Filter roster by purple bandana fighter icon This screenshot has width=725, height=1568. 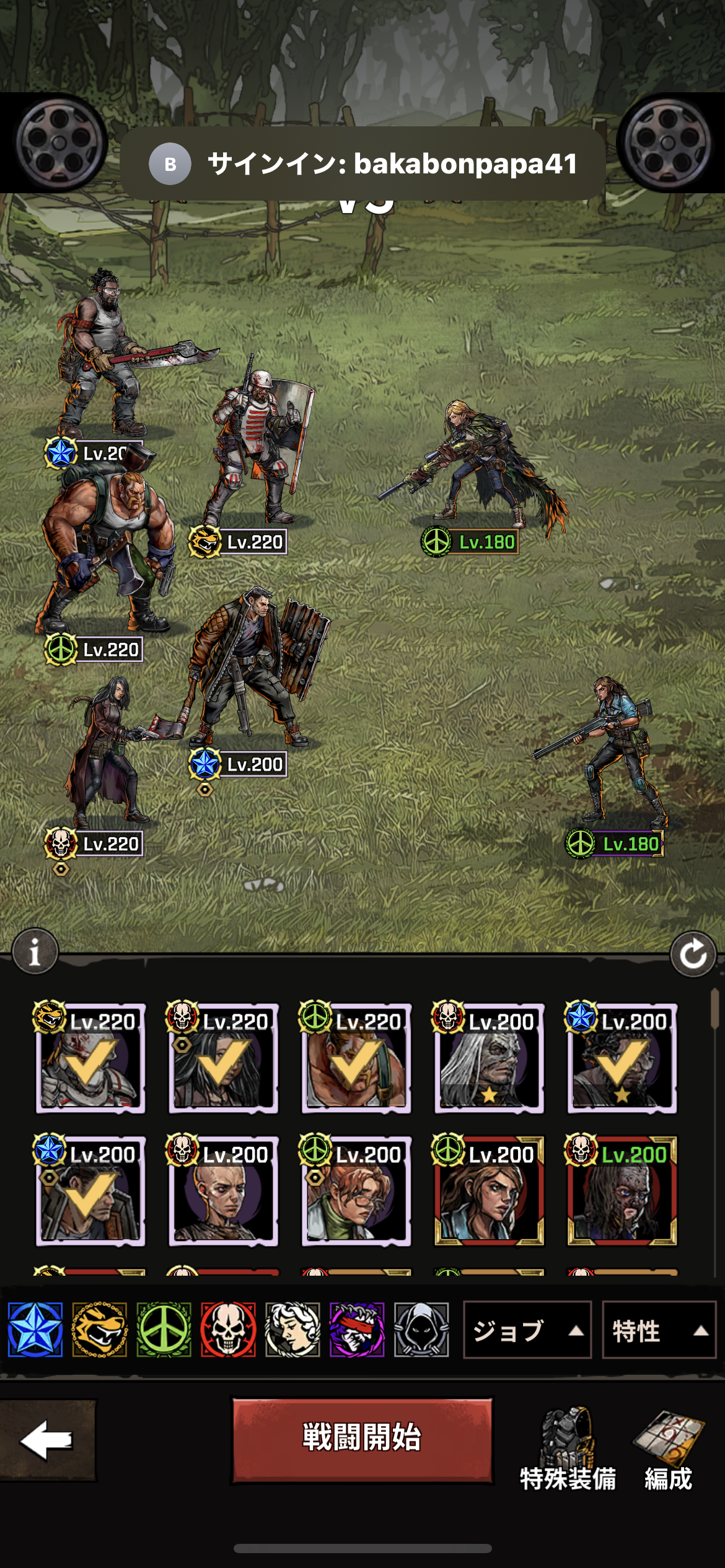coord(357,1330)
